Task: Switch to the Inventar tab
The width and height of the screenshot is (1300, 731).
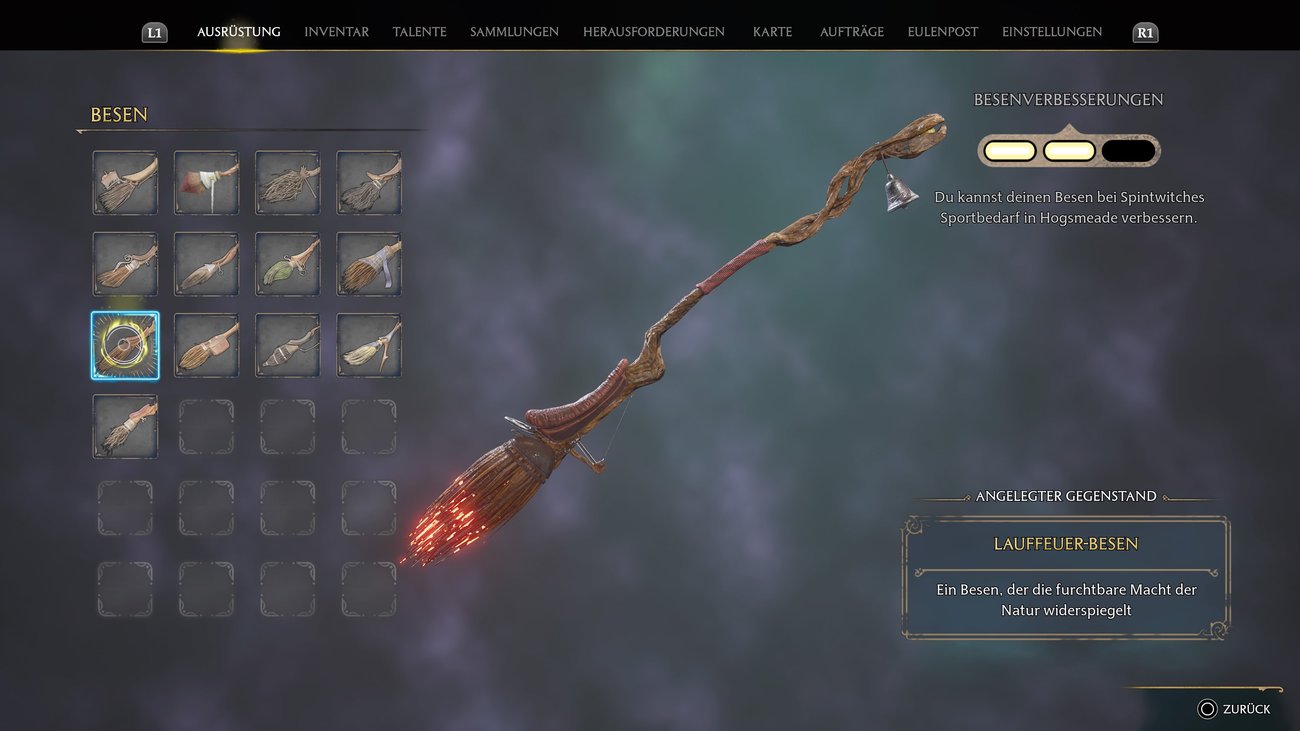Action: tap(336, 32)
